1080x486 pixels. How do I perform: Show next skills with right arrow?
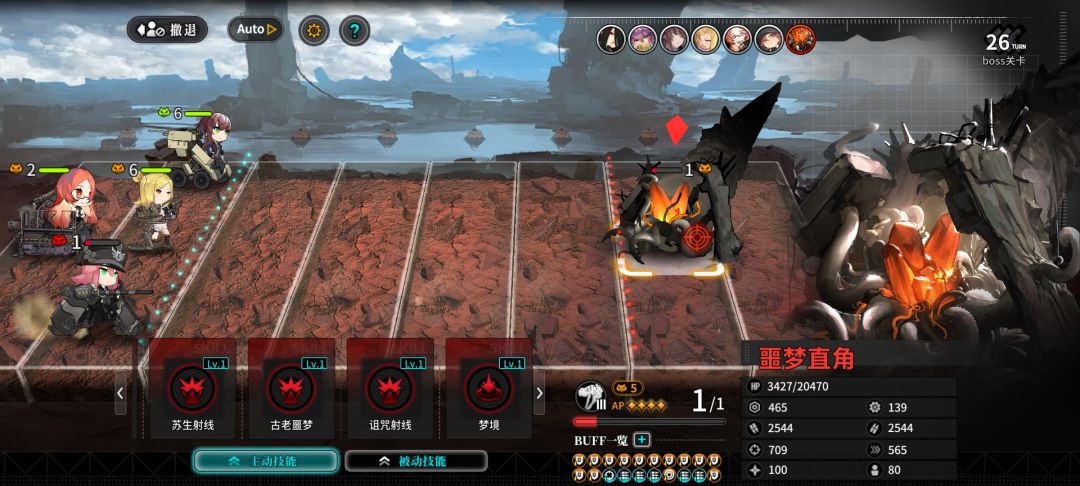click(x=540, y=393)
